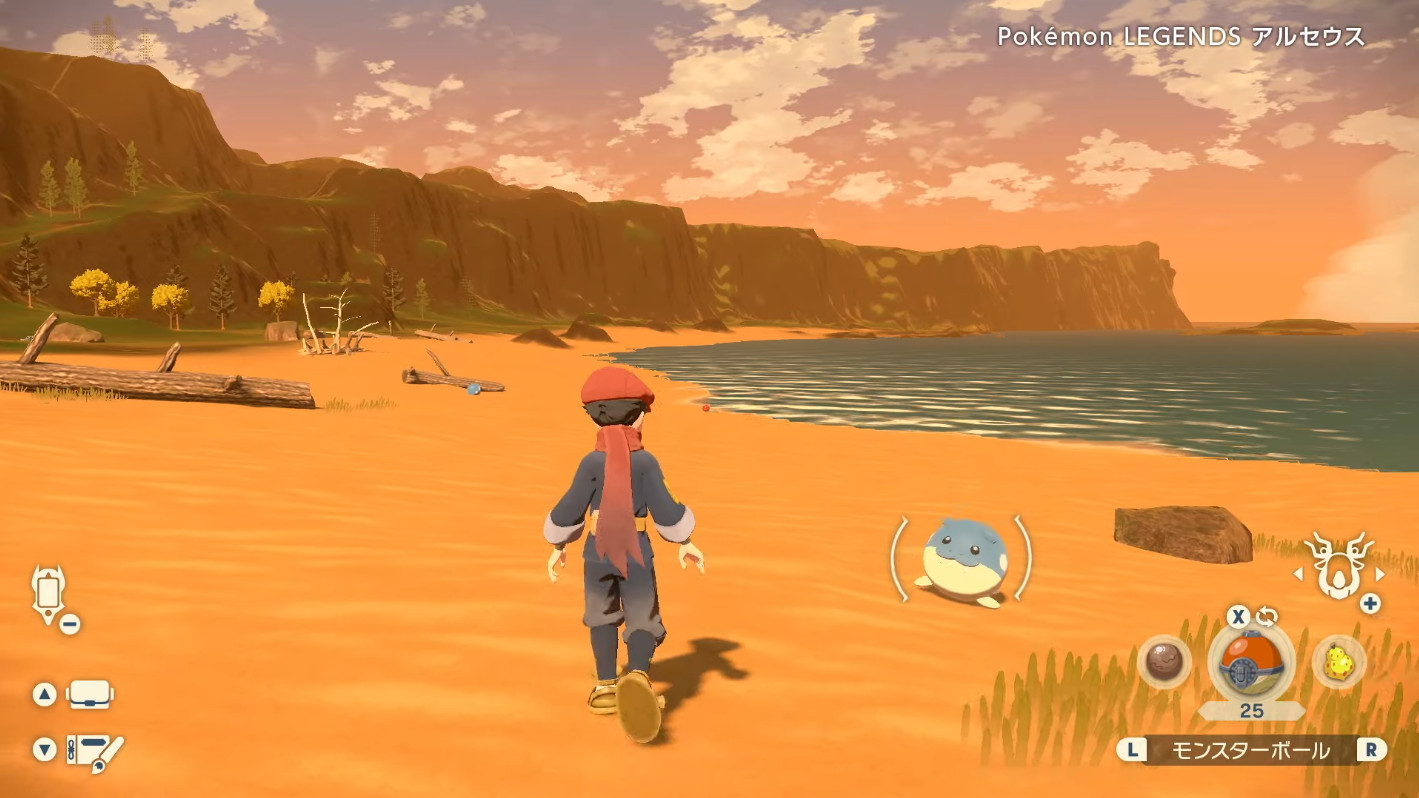This screenshot has height=798, width=1419.
Task: Open the Pokédex notebook and brush icon
Action: pos(94,751)
